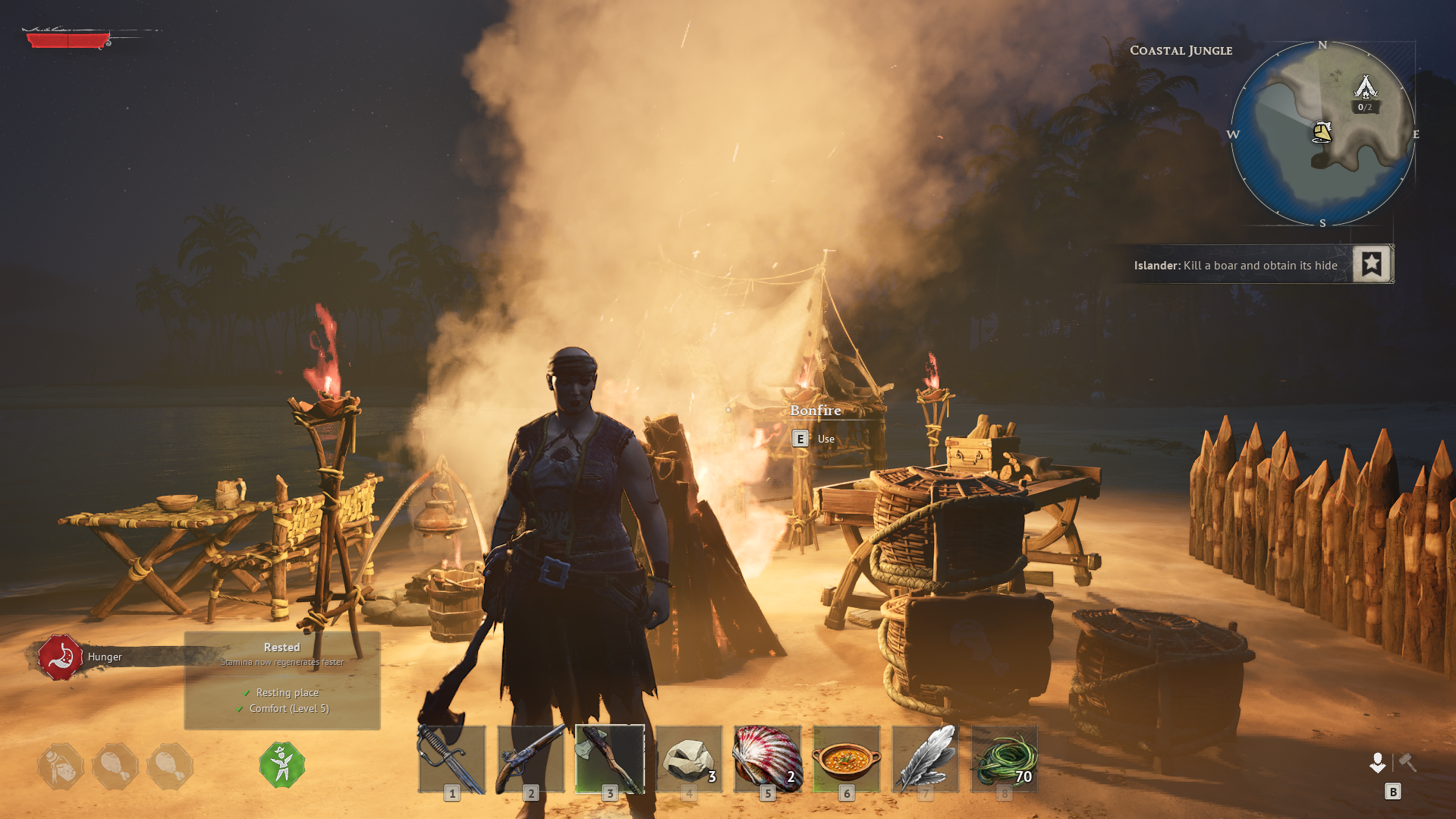Select the white feather hotbar slot
This screenshot has height=819, width=1456.
[926, 759]
